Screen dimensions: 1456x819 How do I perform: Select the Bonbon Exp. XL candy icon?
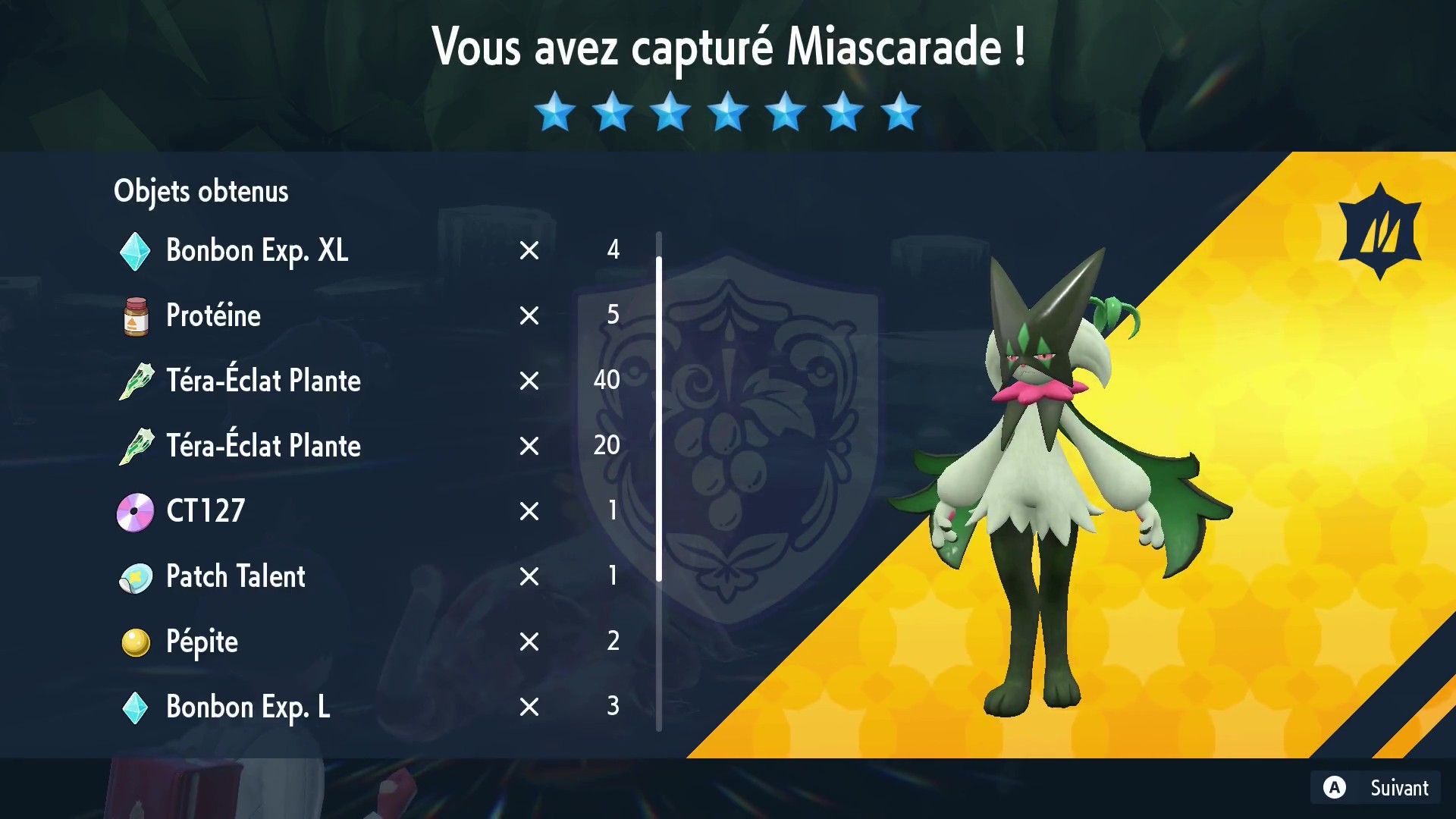coord(135,250)
